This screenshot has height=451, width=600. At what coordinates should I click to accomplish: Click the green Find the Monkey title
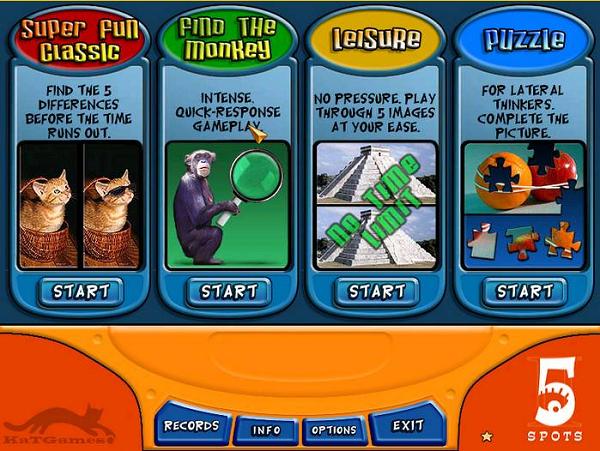pyautogui.click(x=228, y=37)
